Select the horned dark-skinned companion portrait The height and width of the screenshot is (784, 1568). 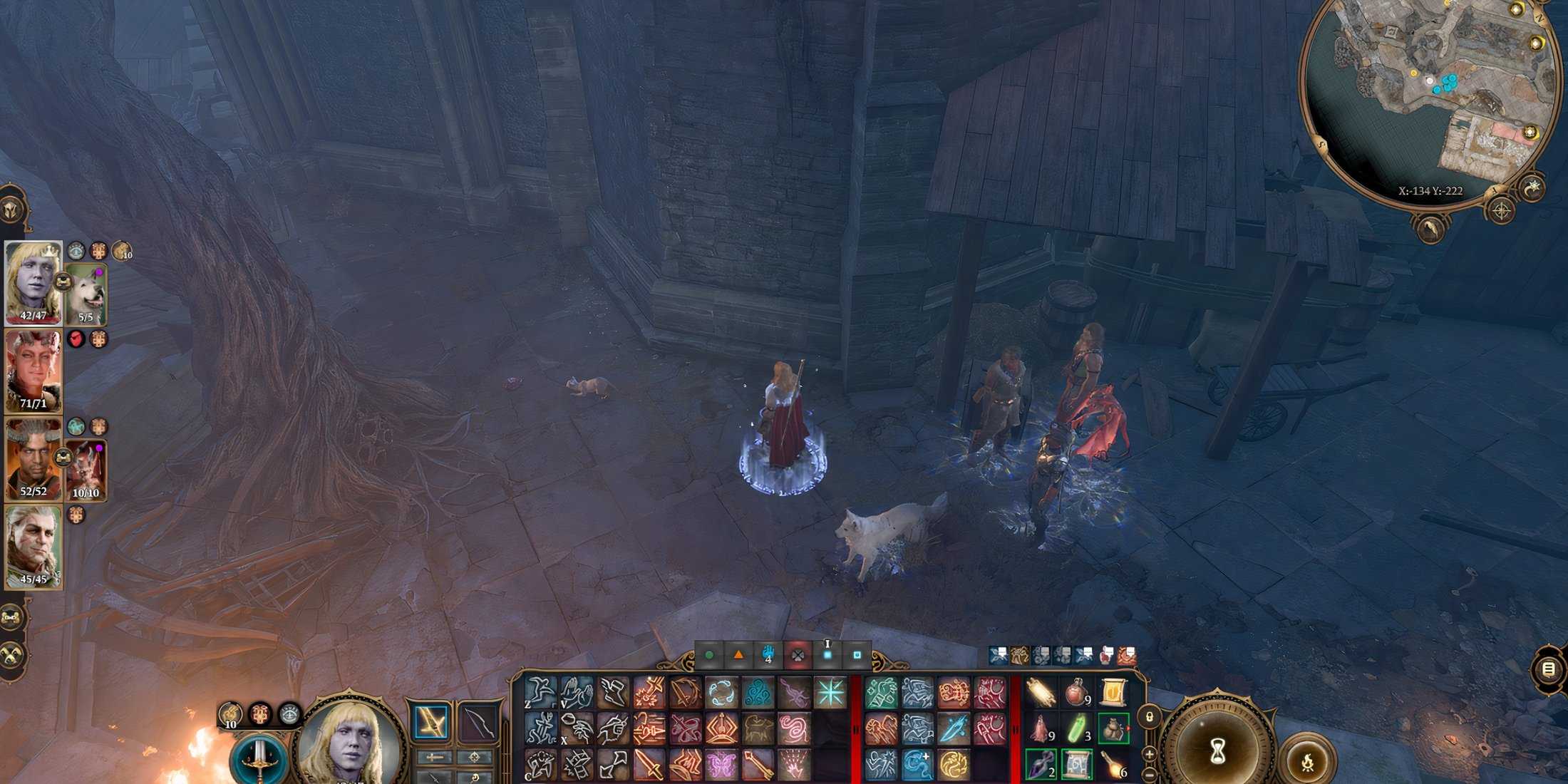(x=31, y=458)
